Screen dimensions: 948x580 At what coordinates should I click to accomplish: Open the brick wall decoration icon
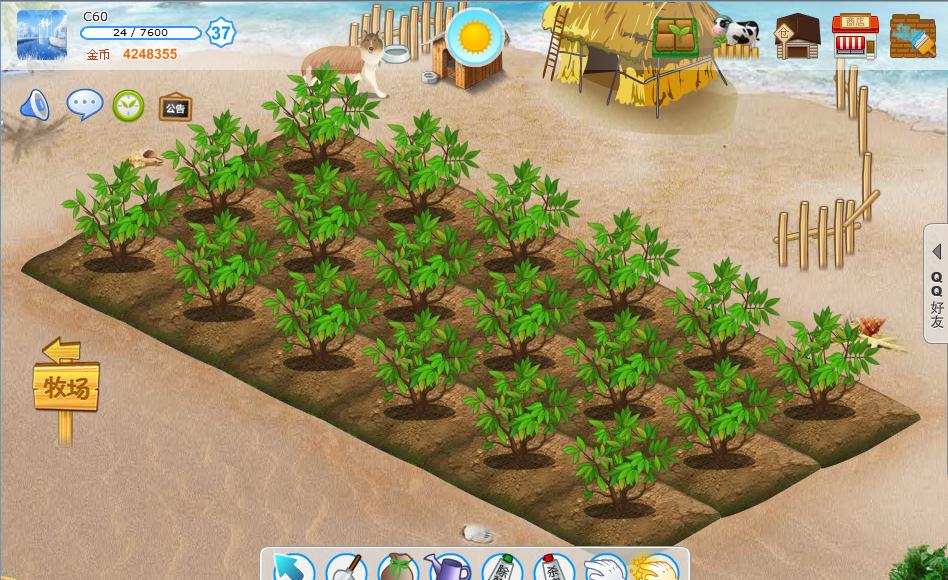[911, 37]
